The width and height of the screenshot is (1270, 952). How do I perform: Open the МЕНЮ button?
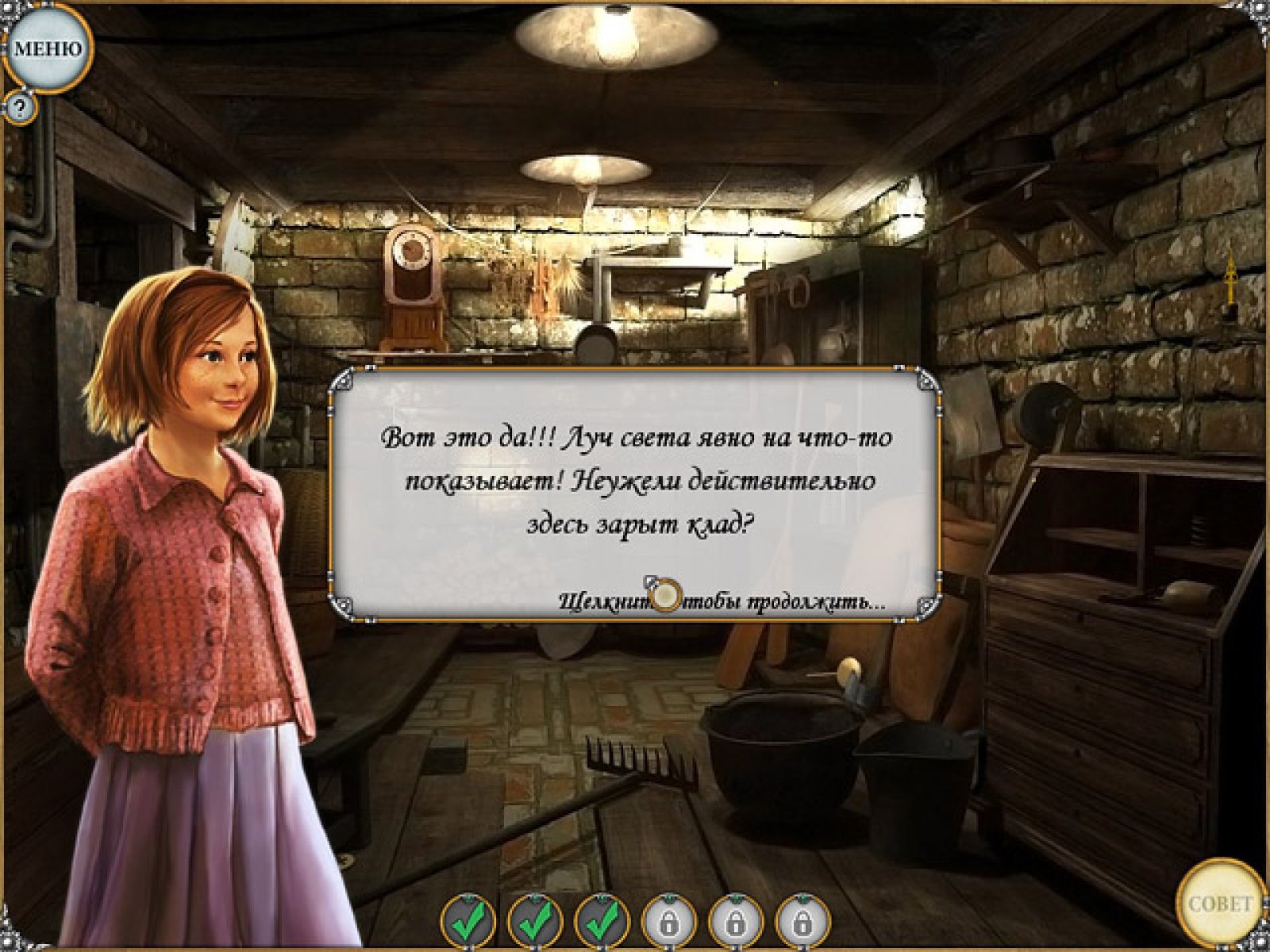point(48,49)
